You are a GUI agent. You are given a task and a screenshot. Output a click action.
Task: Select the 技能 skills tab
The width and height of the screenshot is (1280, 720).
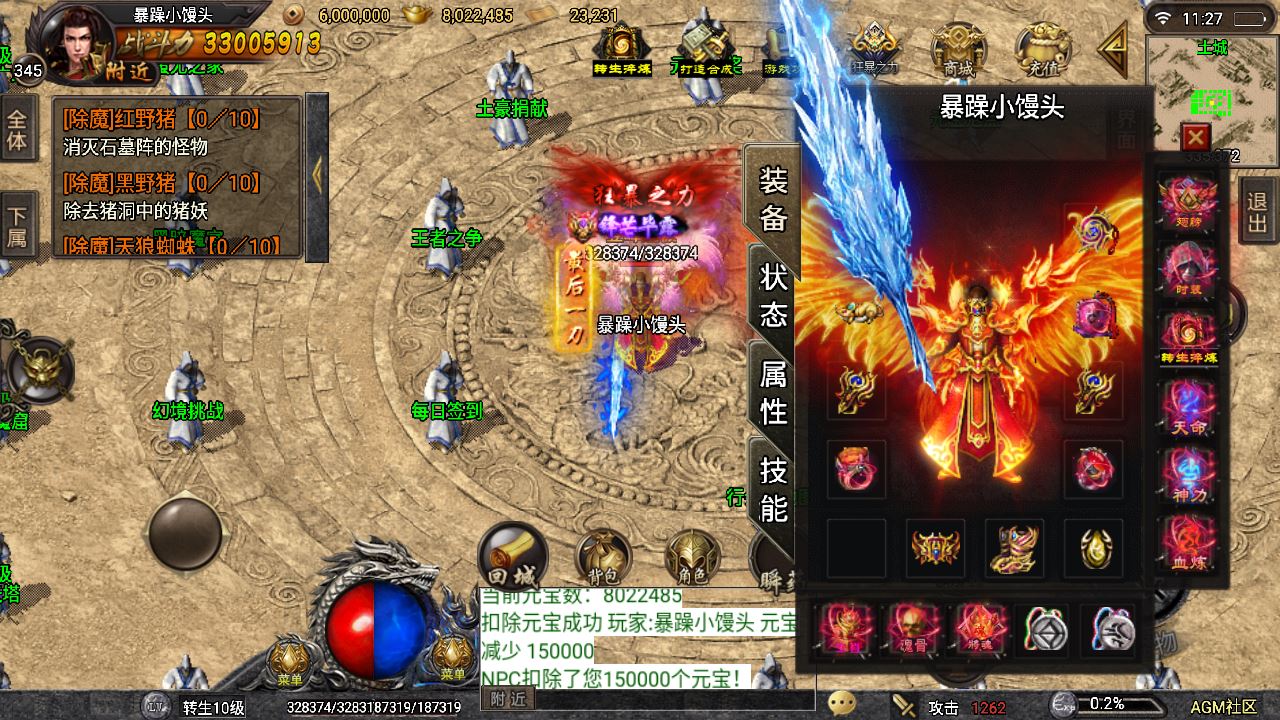click(x=773, y=489)
